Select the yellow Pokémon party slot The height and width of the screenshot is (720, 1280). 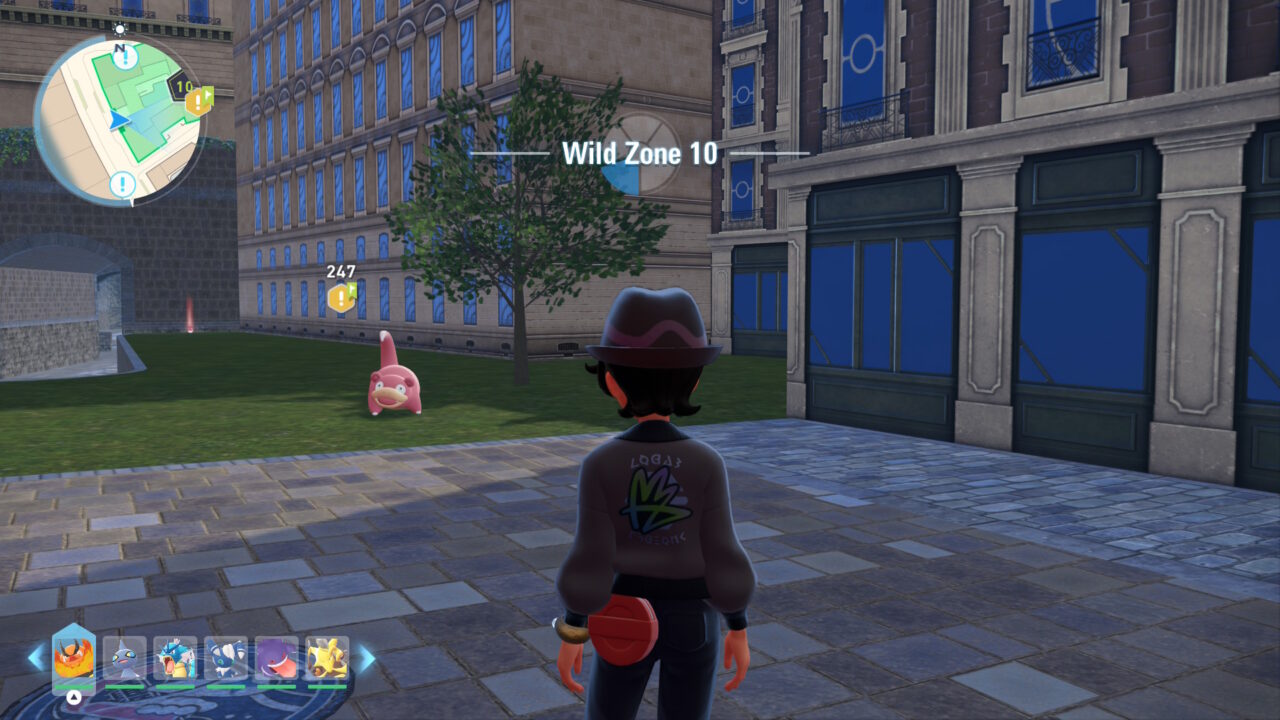327,659
